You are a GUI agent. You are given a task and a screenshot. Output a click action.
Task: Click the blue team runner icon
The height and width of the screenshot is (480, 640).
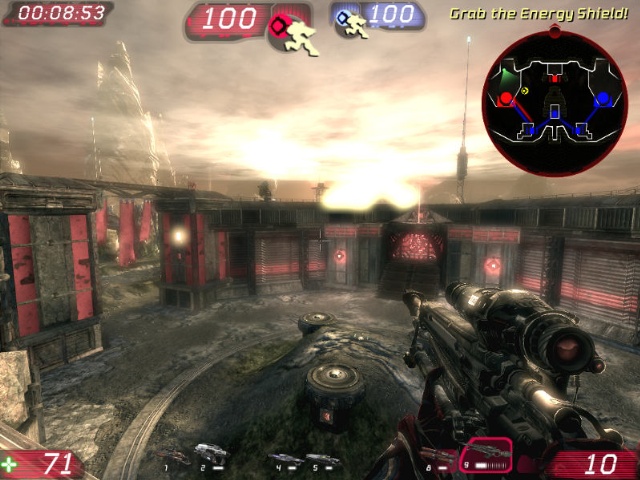tap(353, 22)
